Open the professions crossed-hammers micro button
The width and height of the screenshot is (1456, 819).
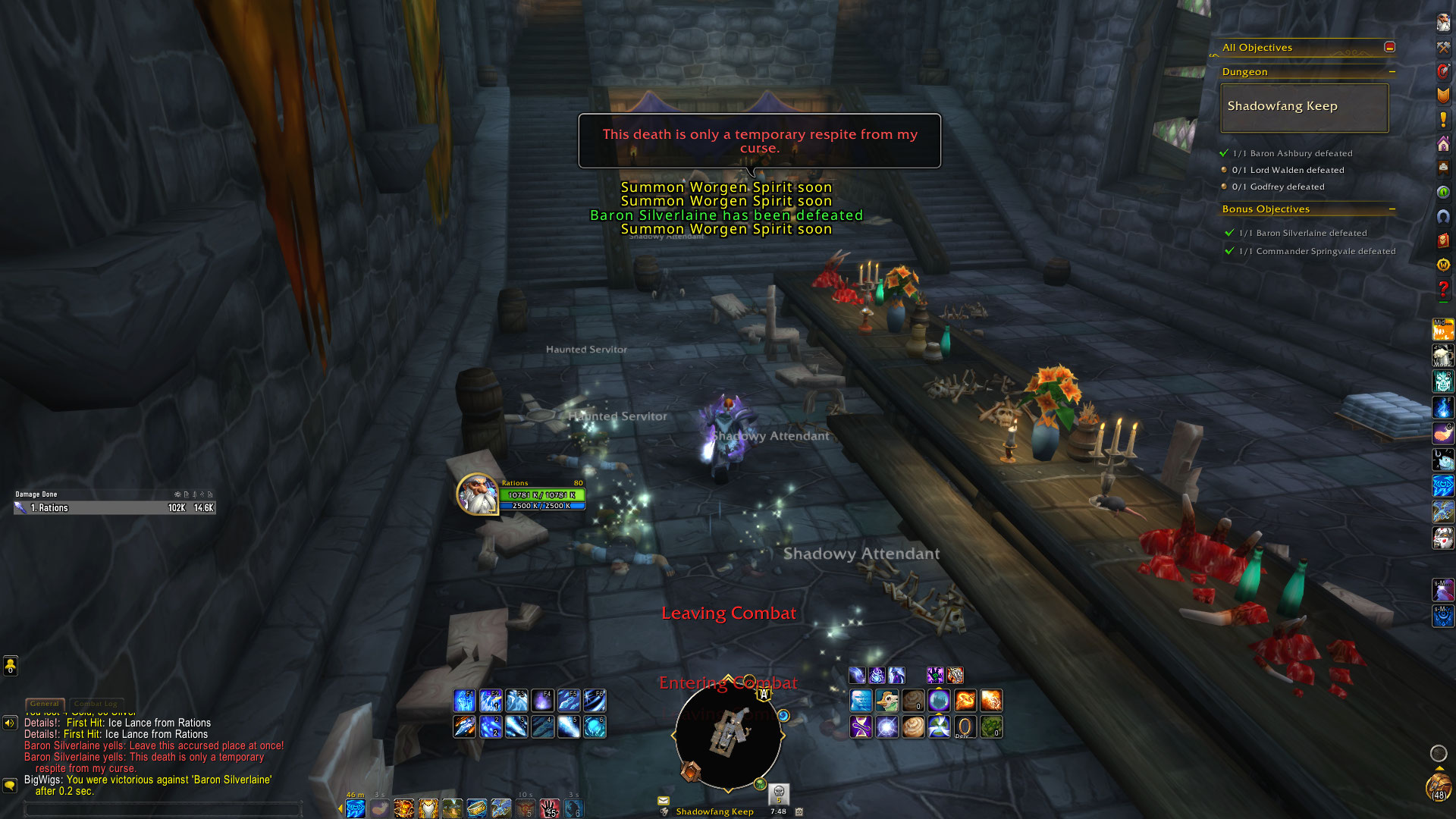click(x=1443, y=47)
